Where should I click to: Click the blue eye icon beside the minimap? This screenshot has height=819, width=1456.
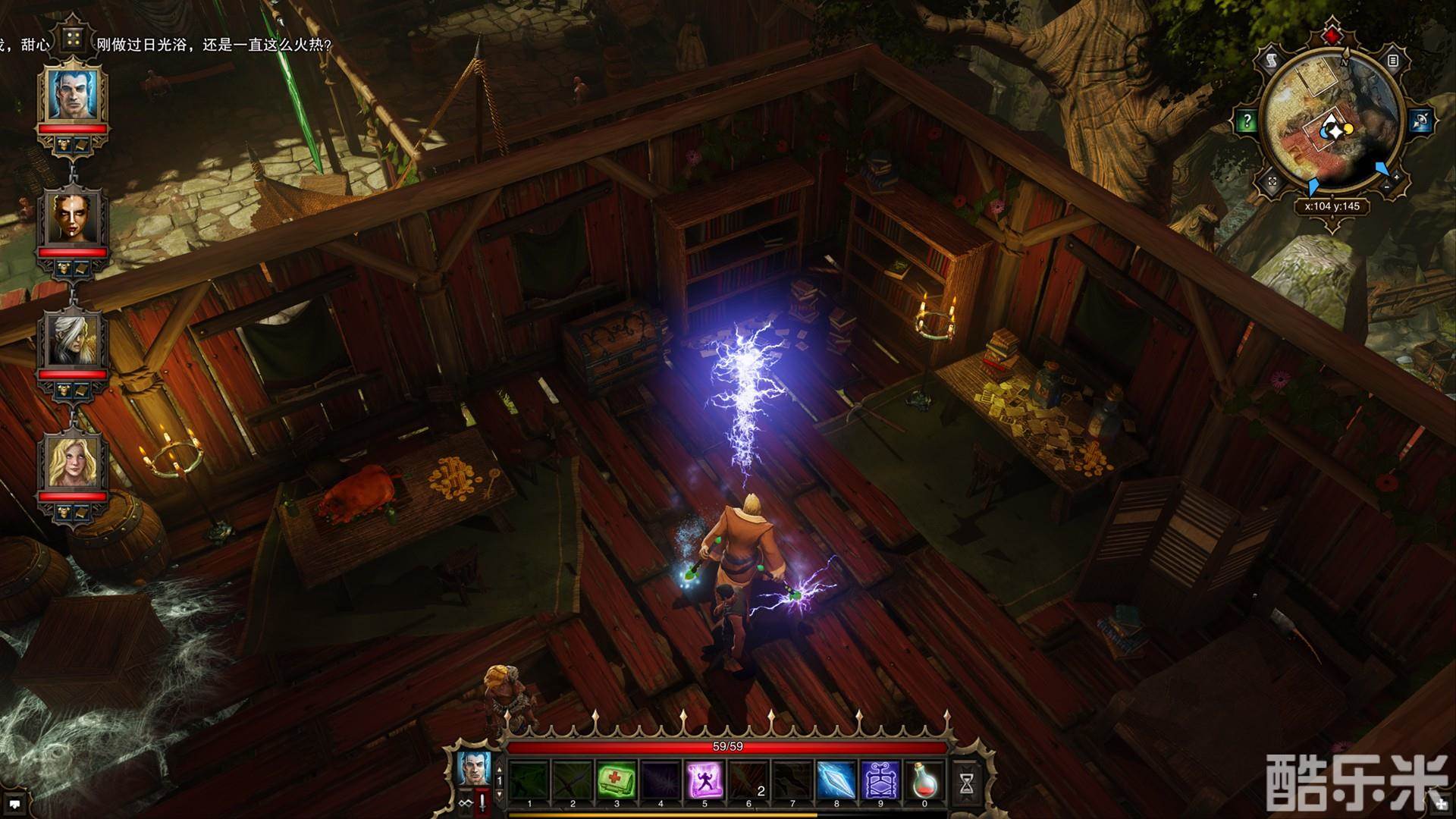tap(1420, 121)
